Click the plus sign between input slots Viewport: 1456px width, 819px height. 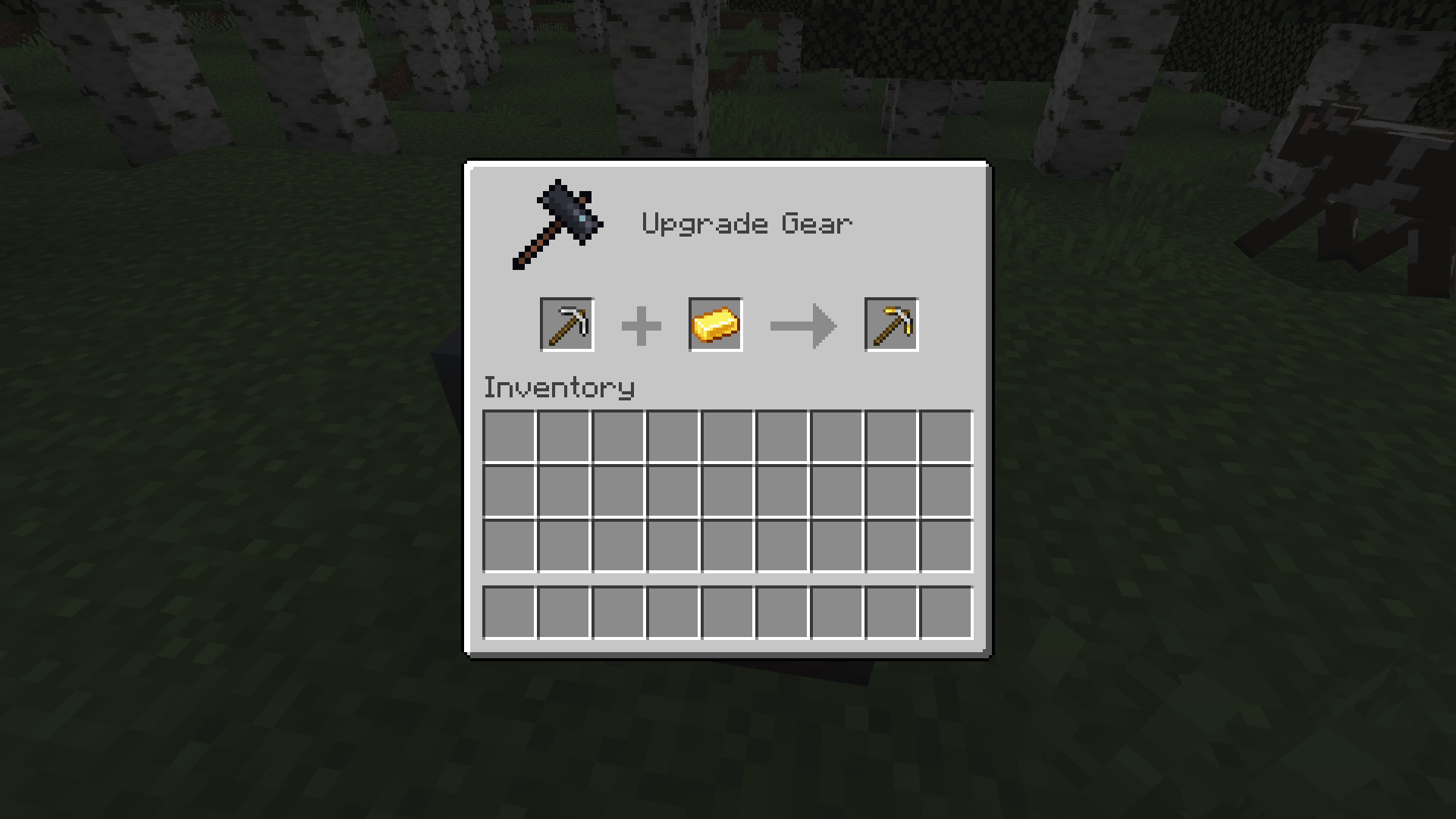(x=641, y=325)
